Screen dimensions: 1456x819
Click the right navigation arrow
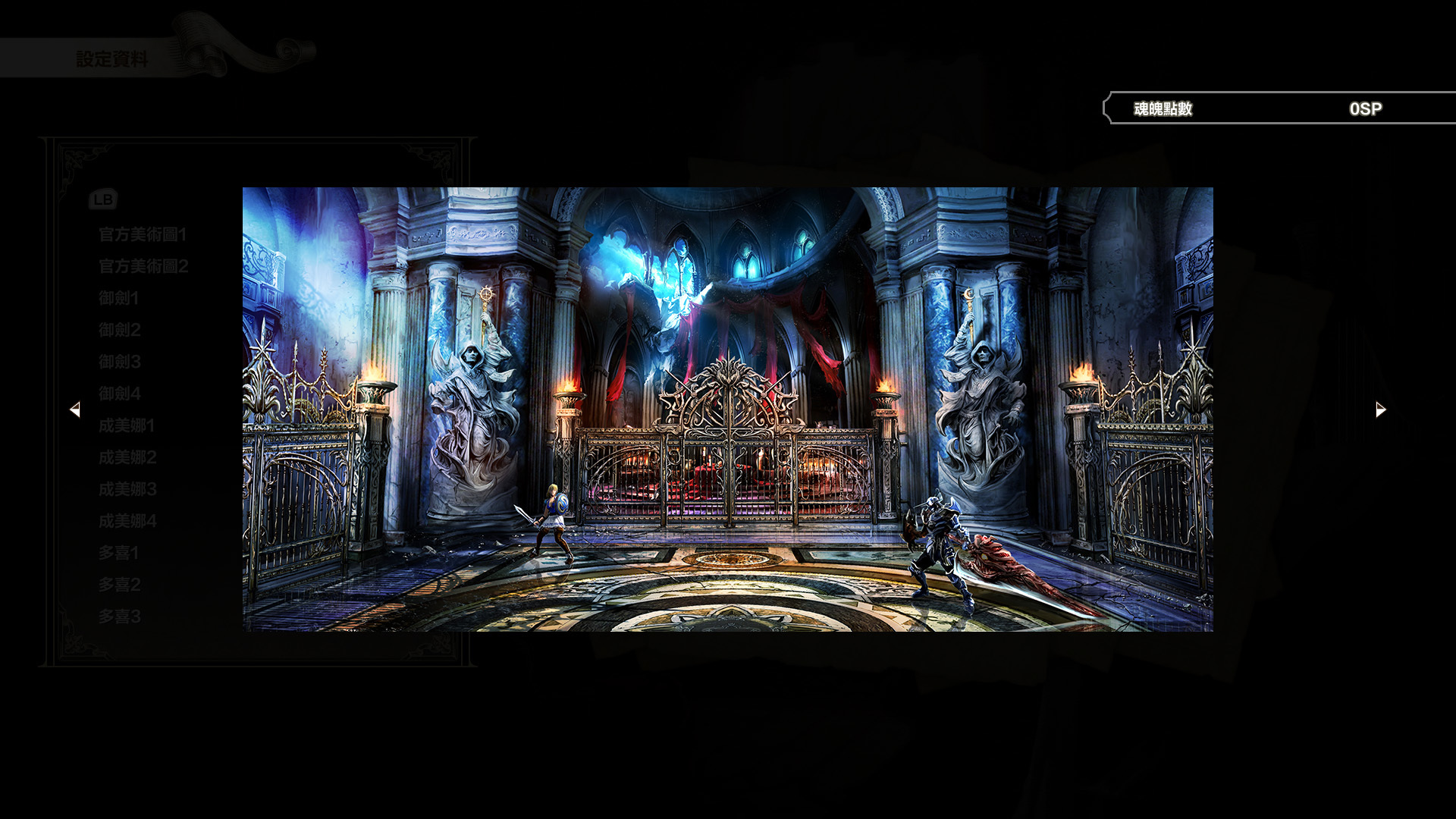coord(1379,409)
